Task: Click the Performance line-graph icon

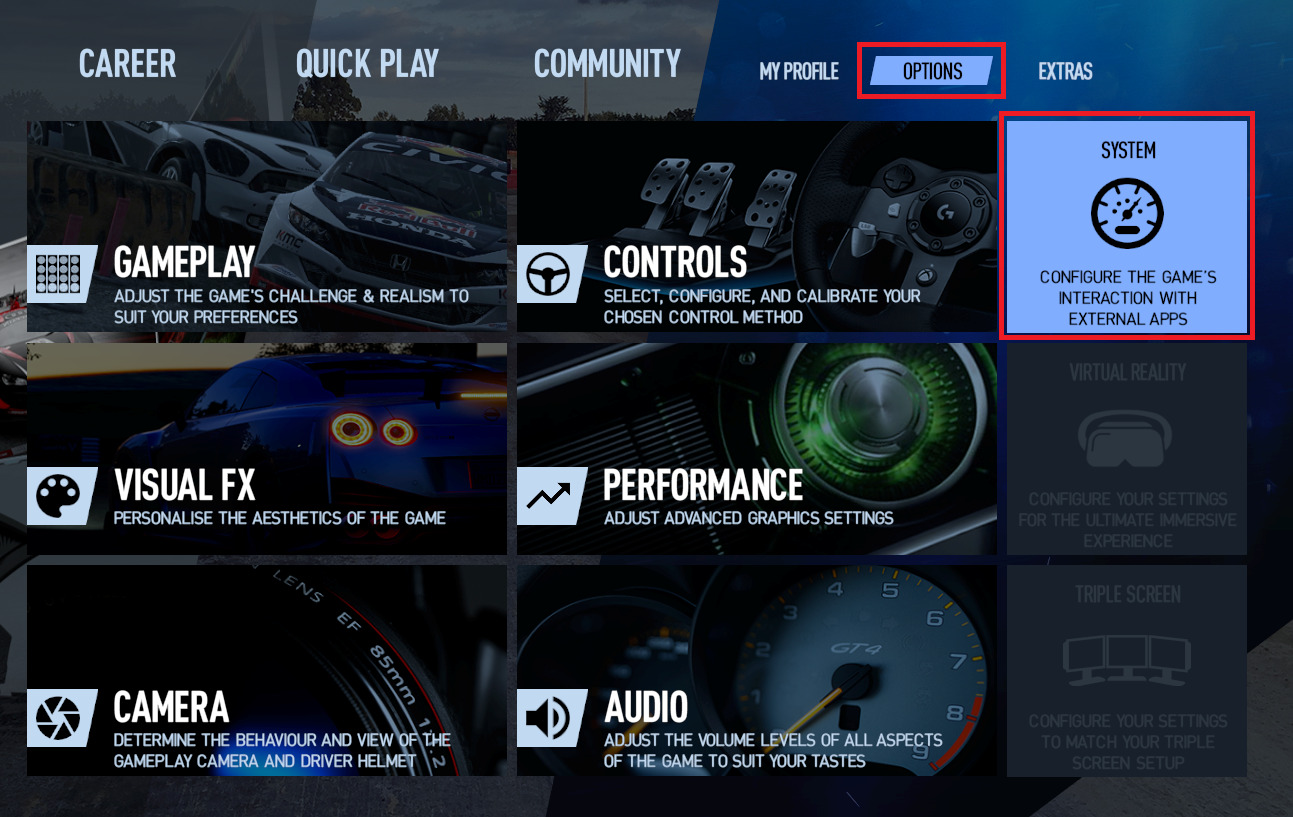Action: coord(551,496)
